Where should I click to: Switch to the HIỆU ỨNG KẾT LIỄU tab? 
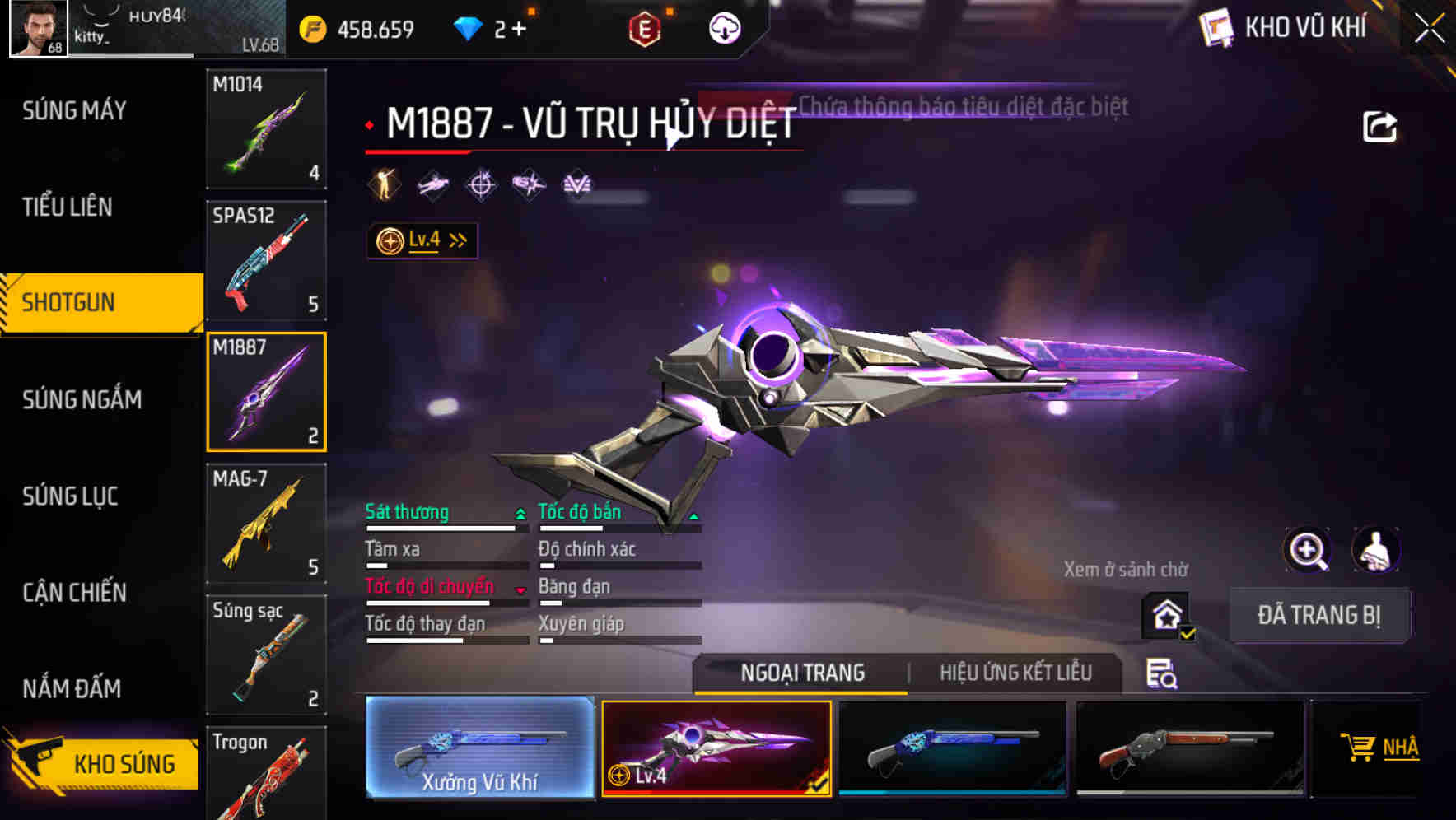(x=1015, y=673)
